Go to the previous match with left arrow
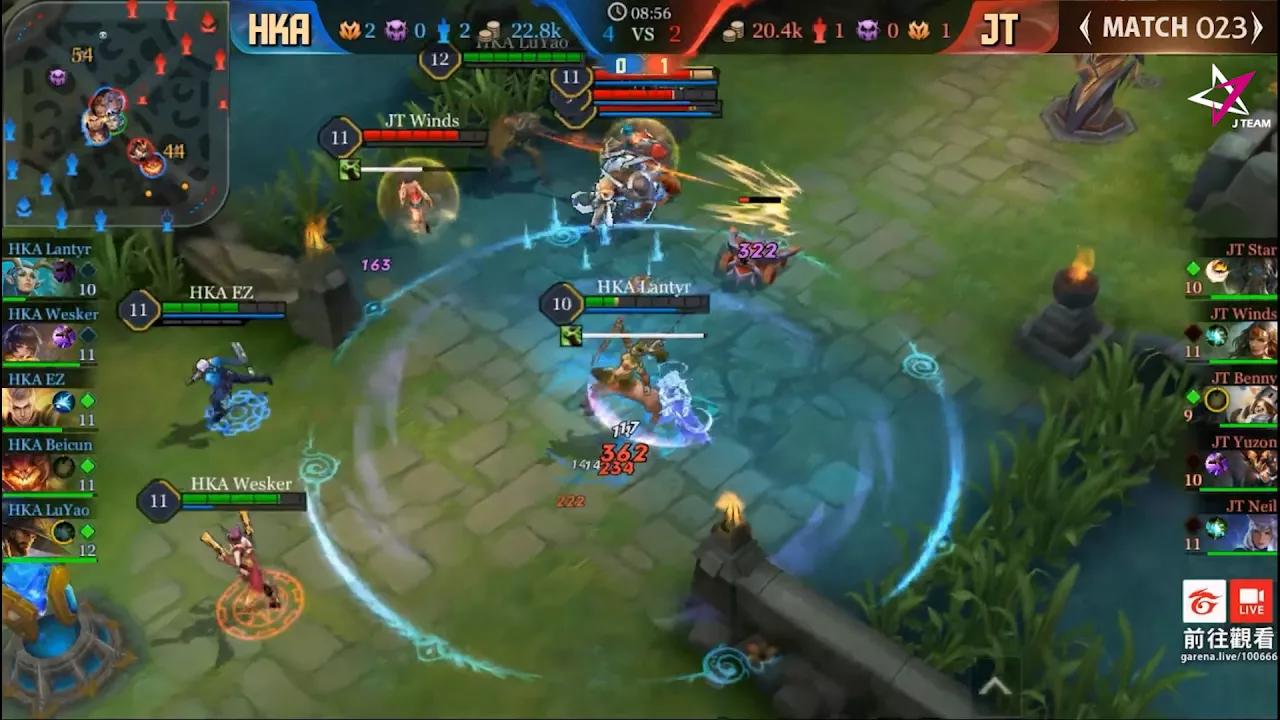 point(1086,28)
